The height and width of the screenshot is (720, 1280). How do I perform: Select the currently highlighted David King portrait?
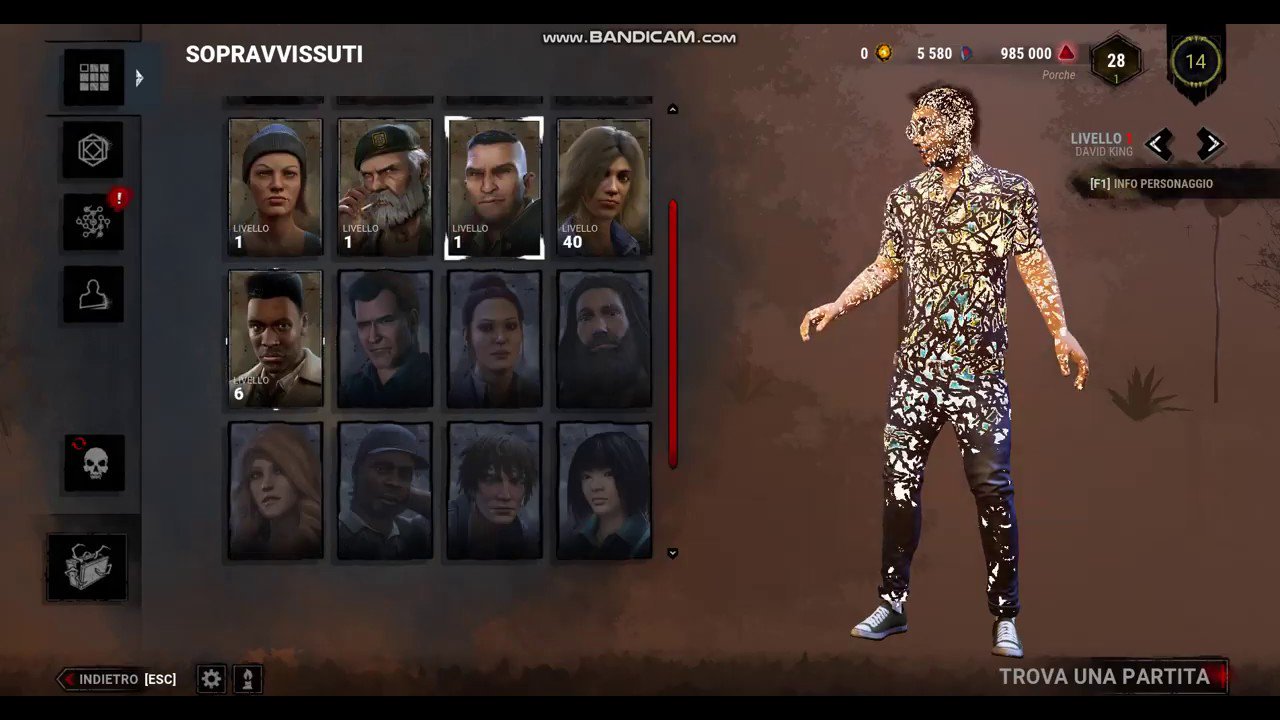pyautogui.click(x=494, y=186)
